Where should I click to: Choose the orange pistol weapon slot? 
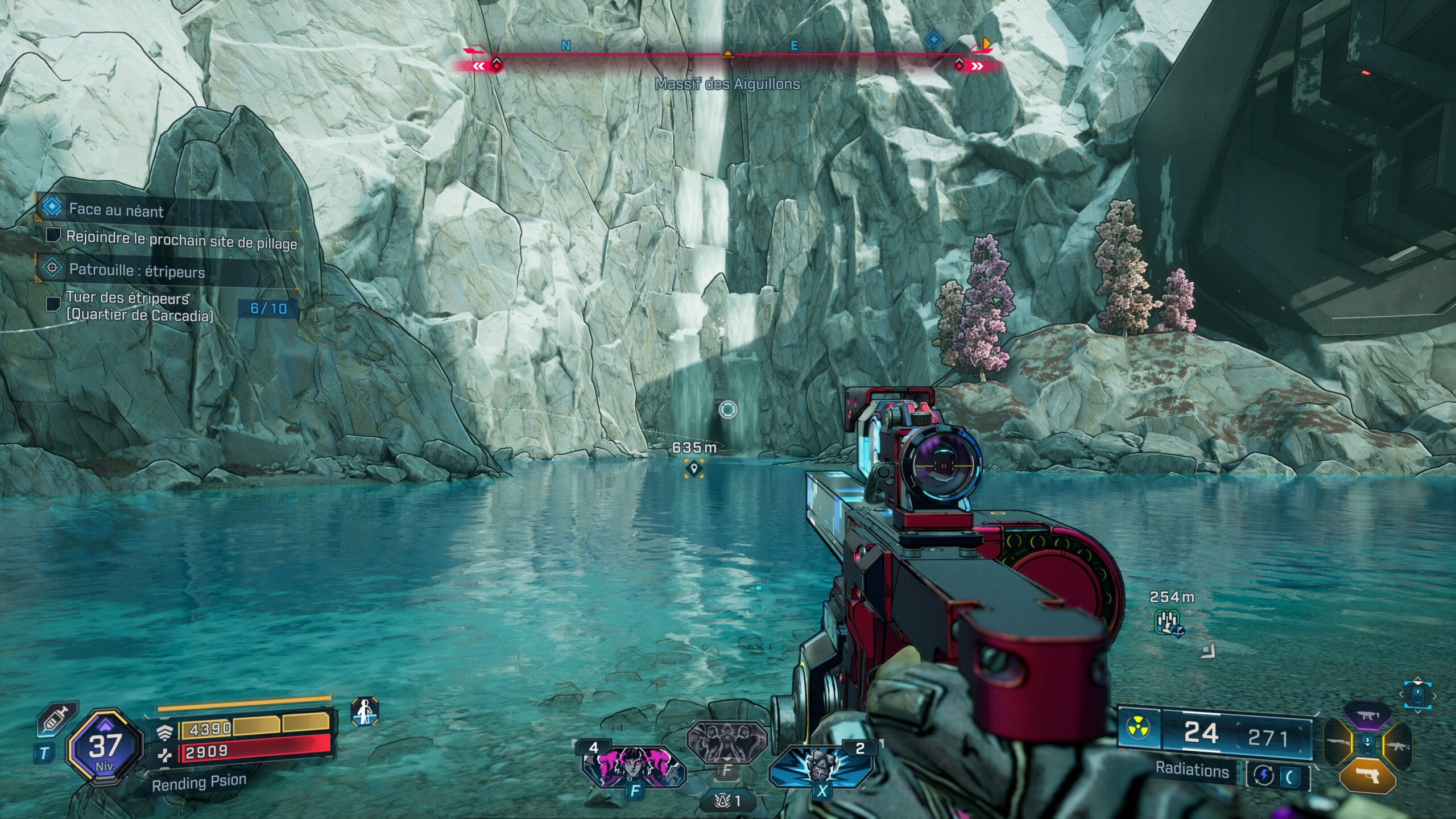1367,775
